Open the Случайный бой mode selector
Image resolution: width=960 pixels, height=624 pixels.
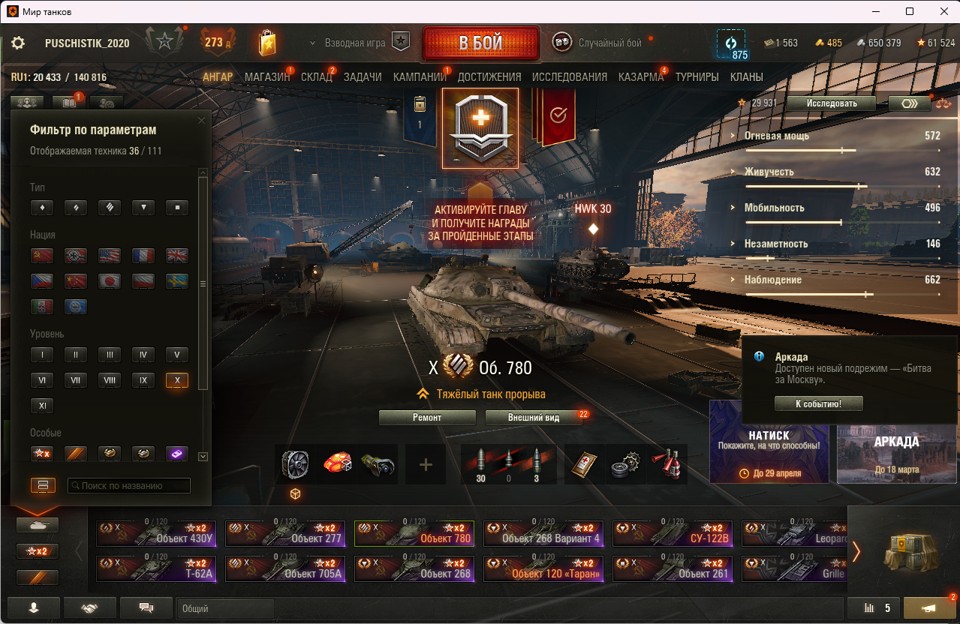[609, 43]
